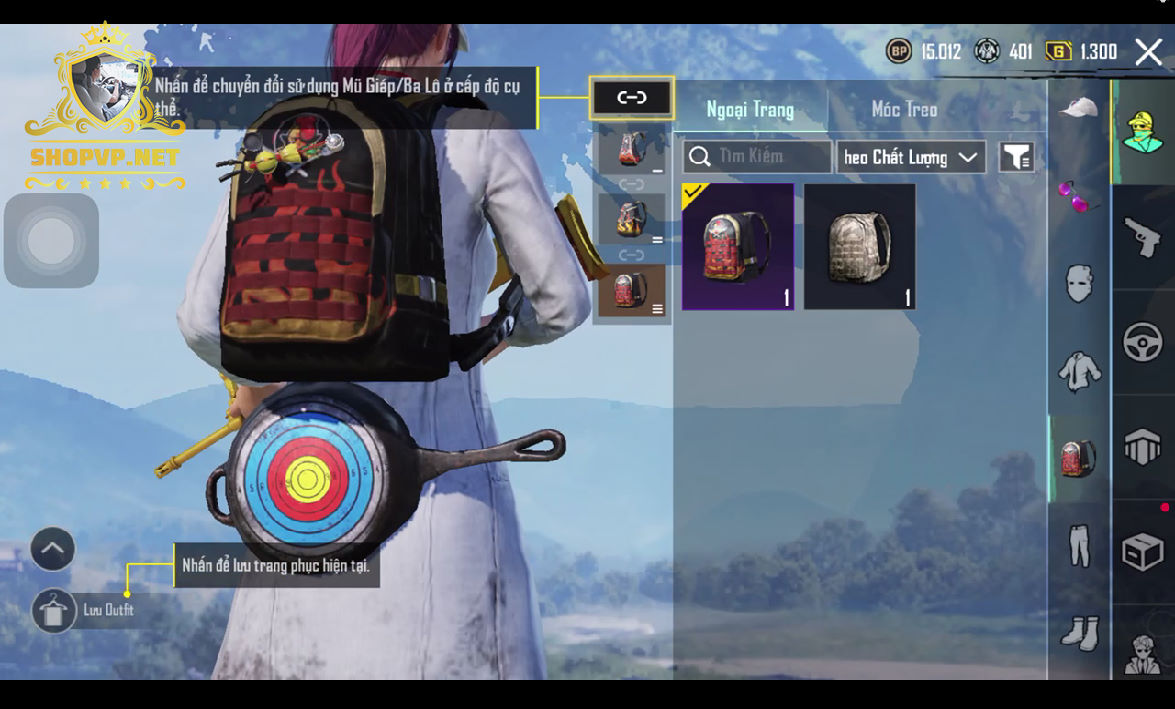Open the filter funnel button

[1016, 157]
